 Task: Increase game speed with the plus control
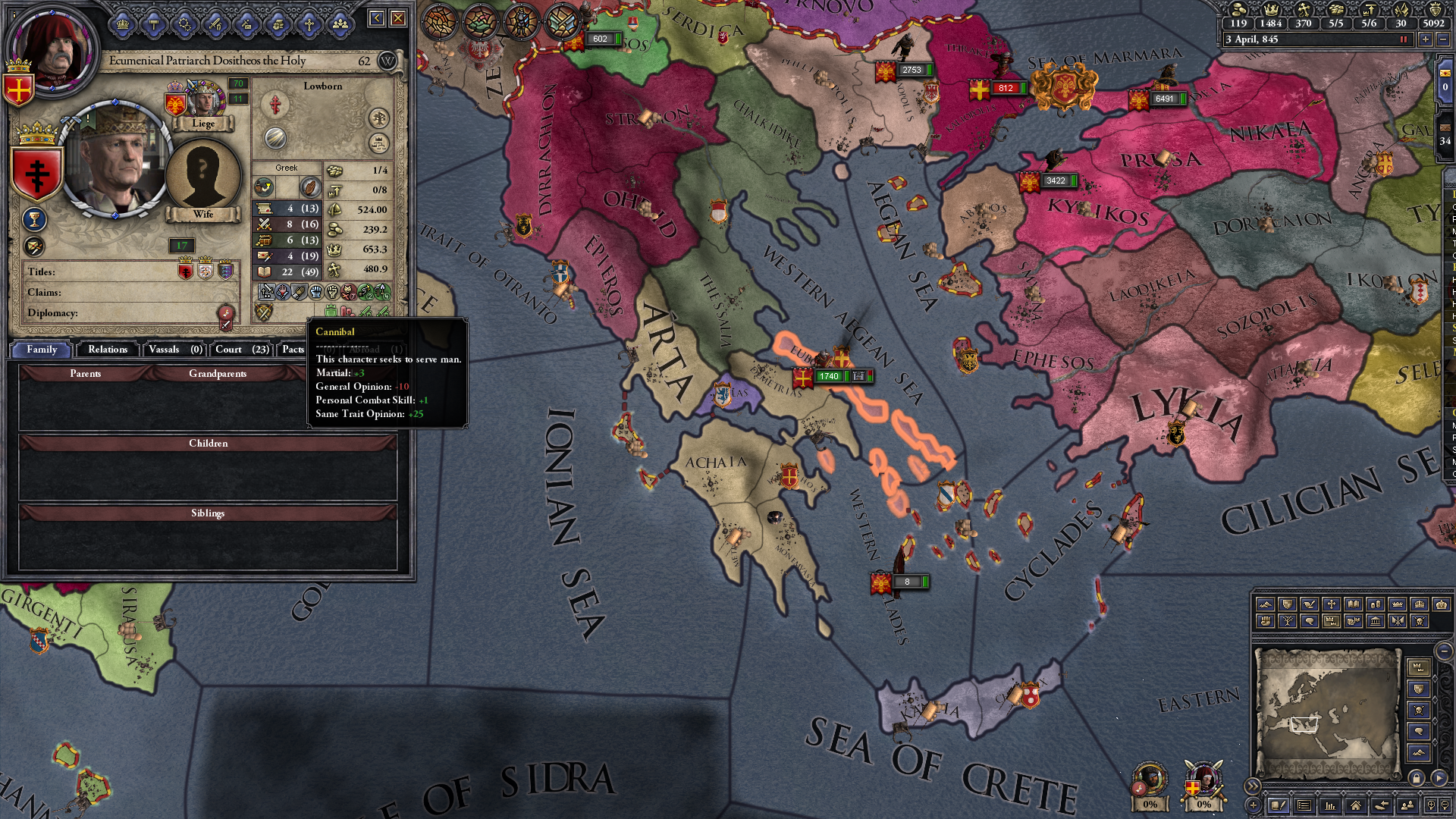click(x=1426, y=39)
